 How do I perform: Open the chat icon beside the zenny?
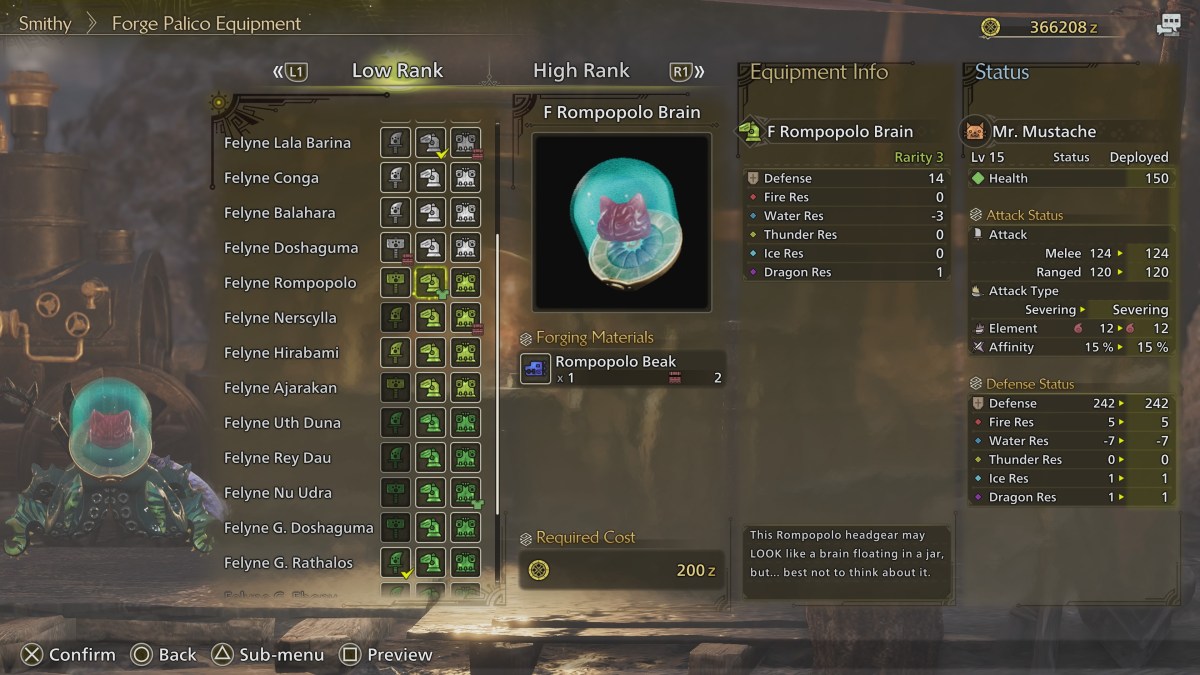tap(1168, 26)
